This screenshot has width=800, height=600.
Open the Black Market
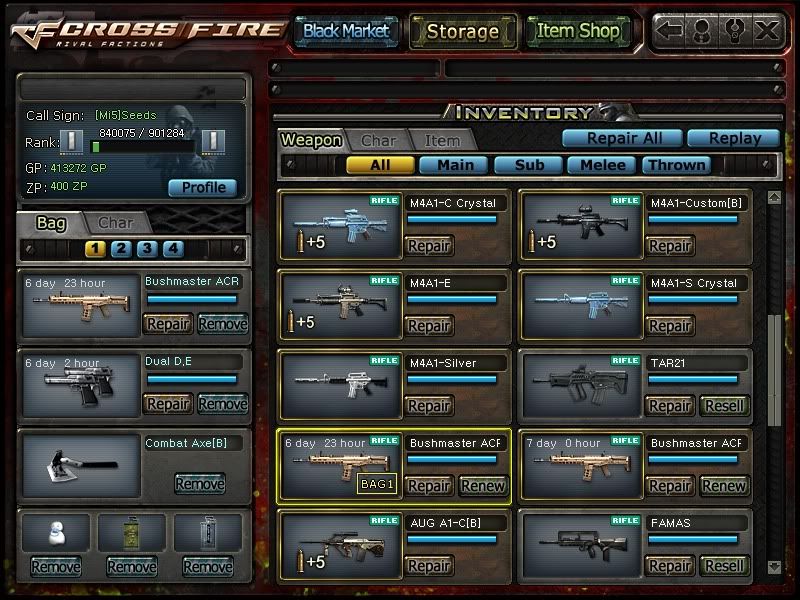click(x=346, y=31)
